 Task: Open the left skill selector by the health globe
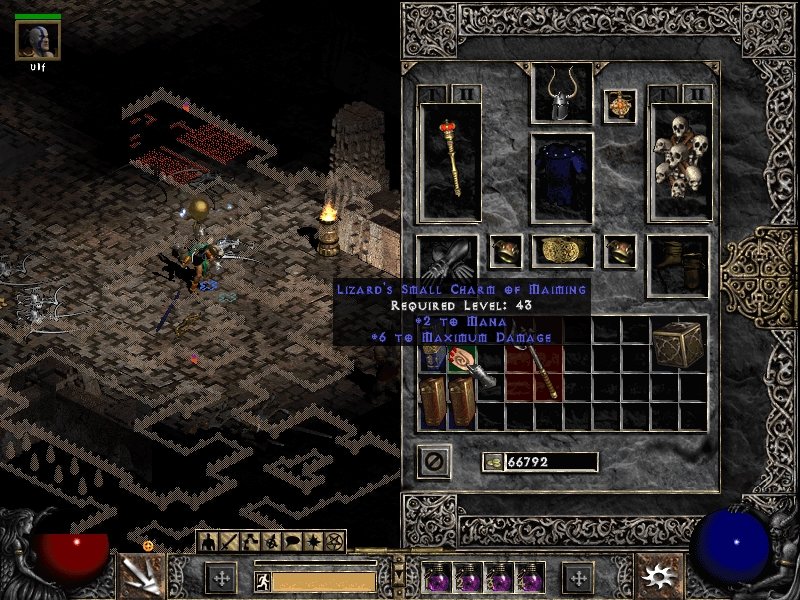tap(142, 574)
